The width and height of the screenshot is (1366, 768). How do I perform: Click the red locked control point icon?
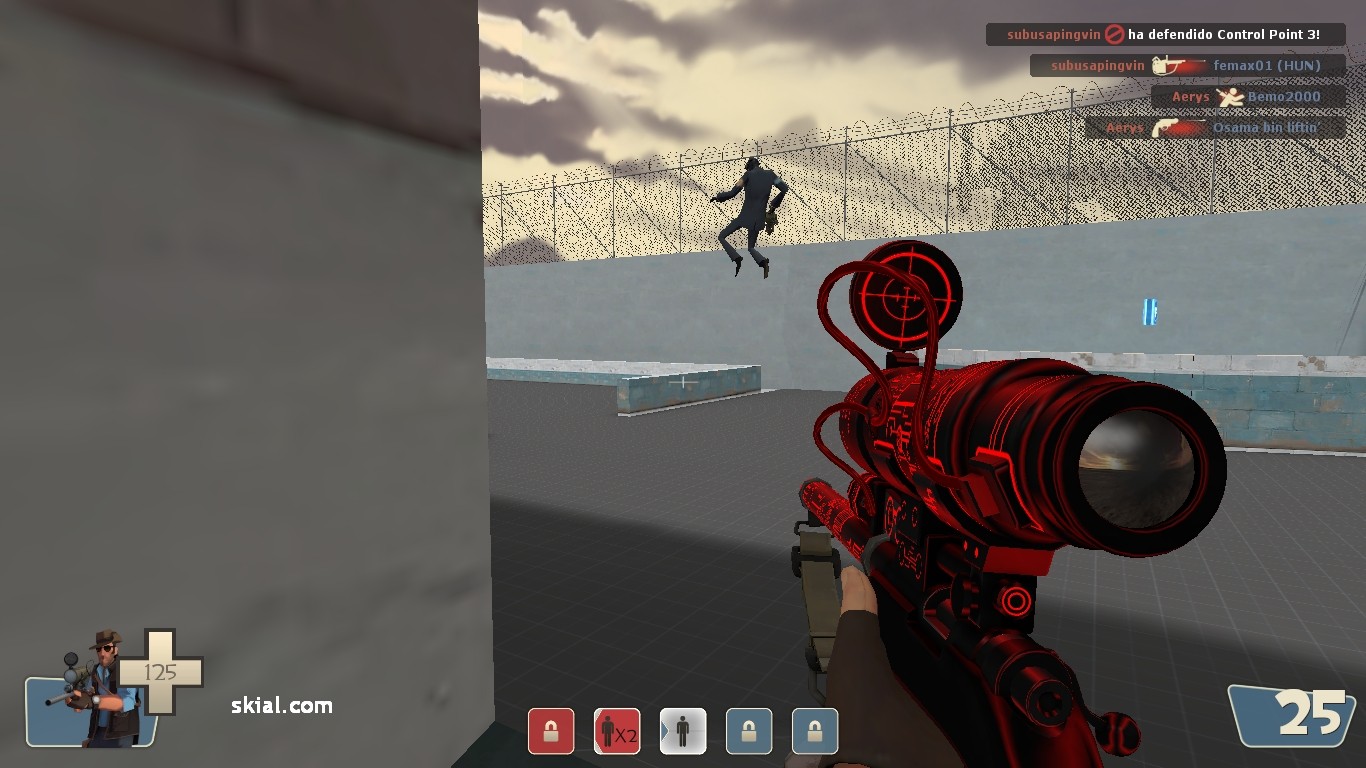point(551,731)
